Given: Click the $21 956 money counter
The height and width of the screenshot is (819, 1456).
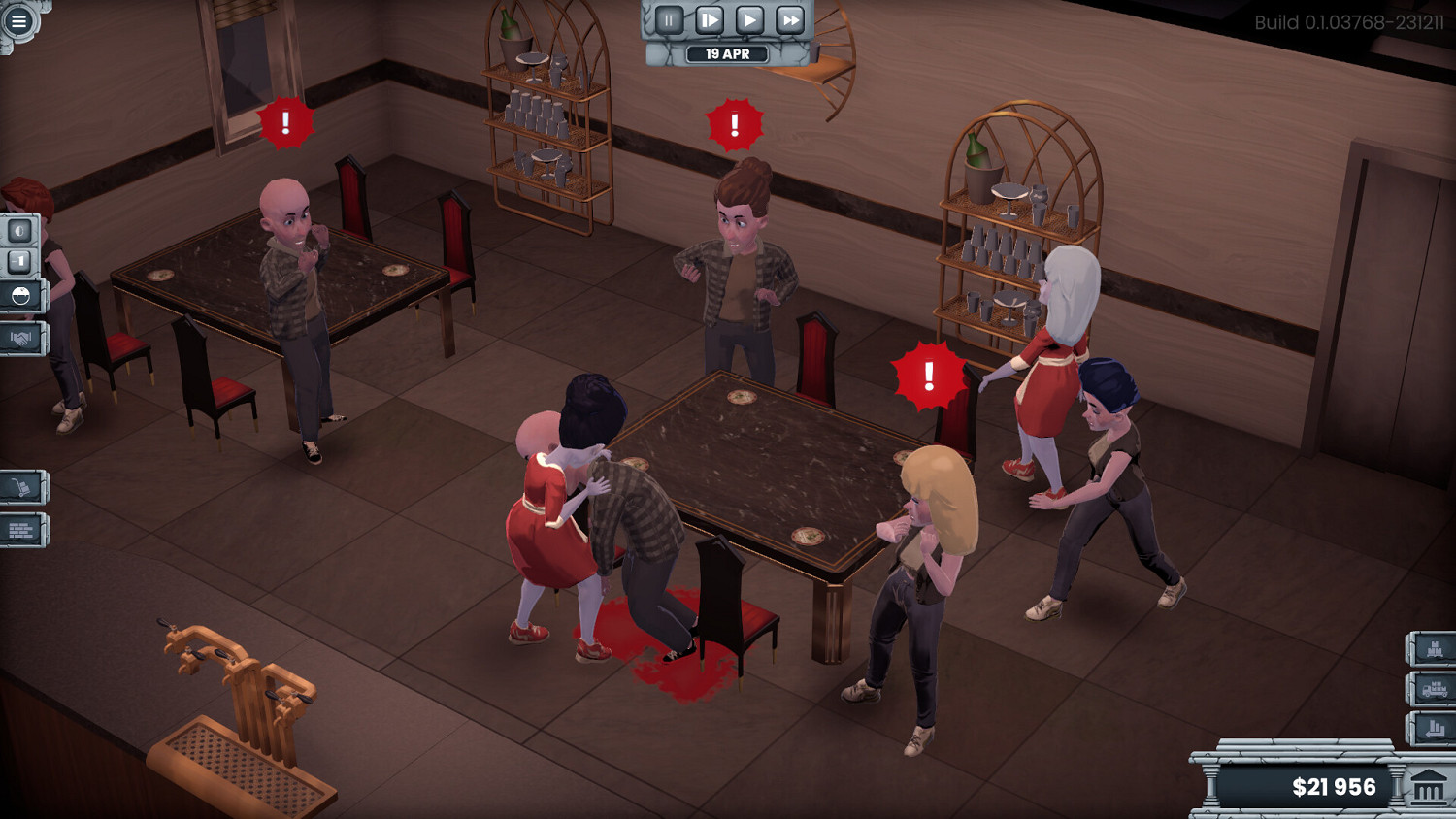Looking at the screenshot, I should coord(1337,787).
